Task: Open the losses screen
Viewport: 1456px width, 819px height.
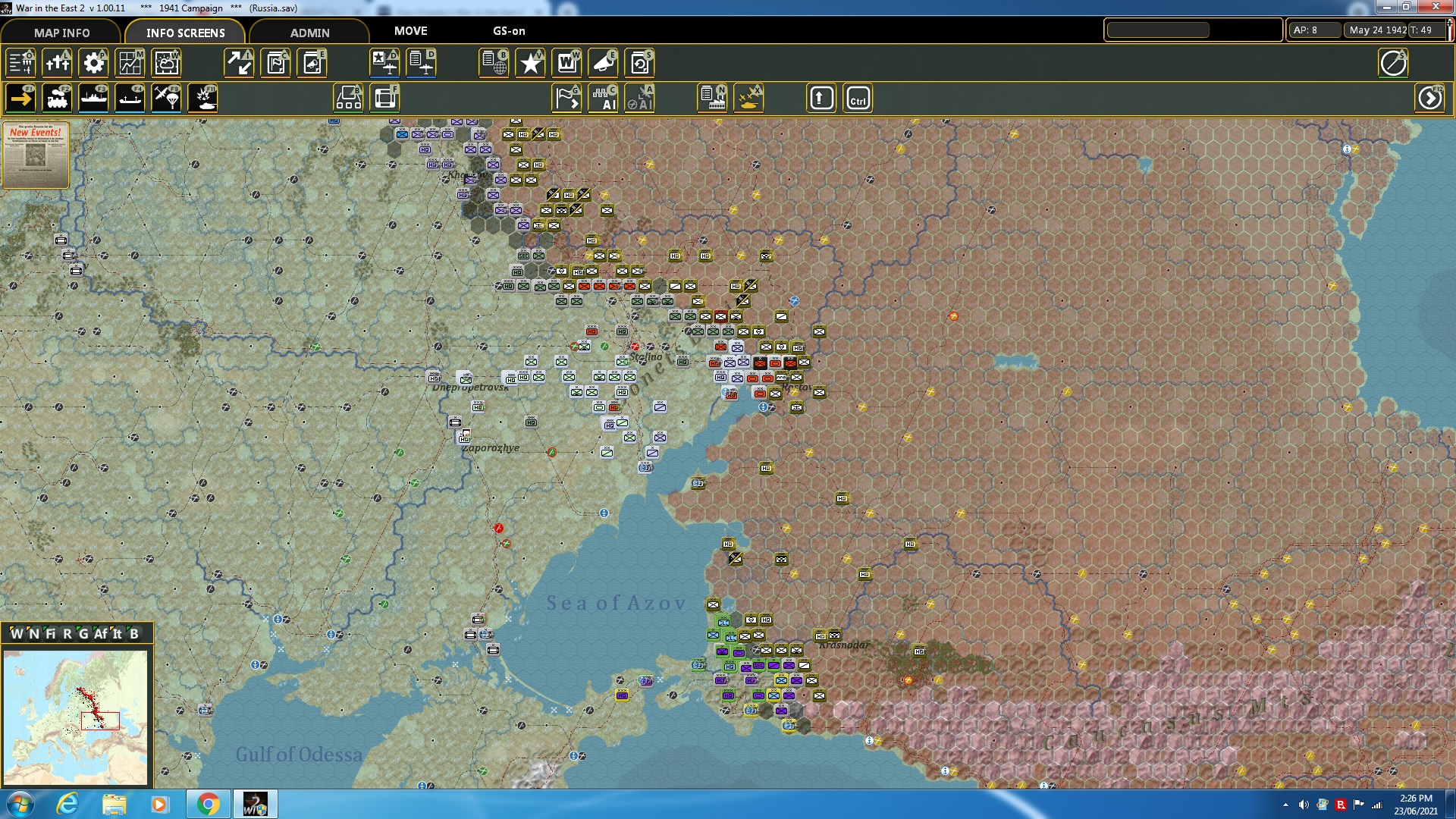Action: pyautogui.click(x=57, y=63)
